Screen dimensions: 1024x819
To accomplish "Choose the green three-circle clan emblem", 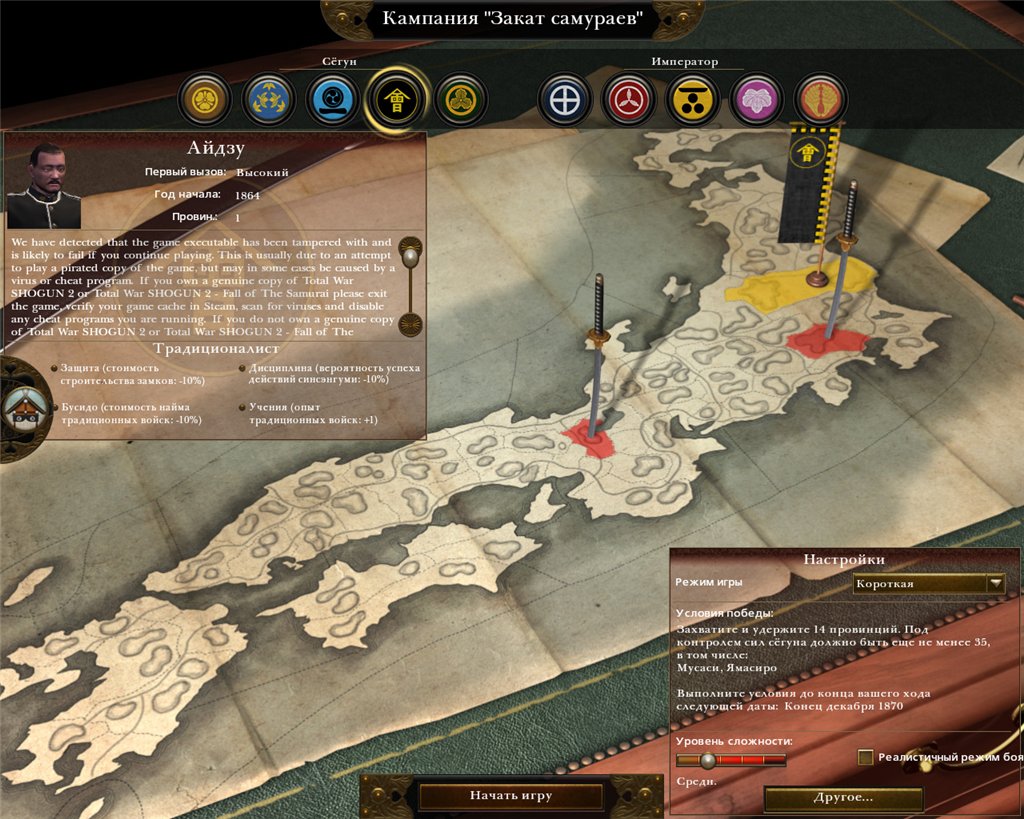I will pyautogui.click(x=461, y=100).
